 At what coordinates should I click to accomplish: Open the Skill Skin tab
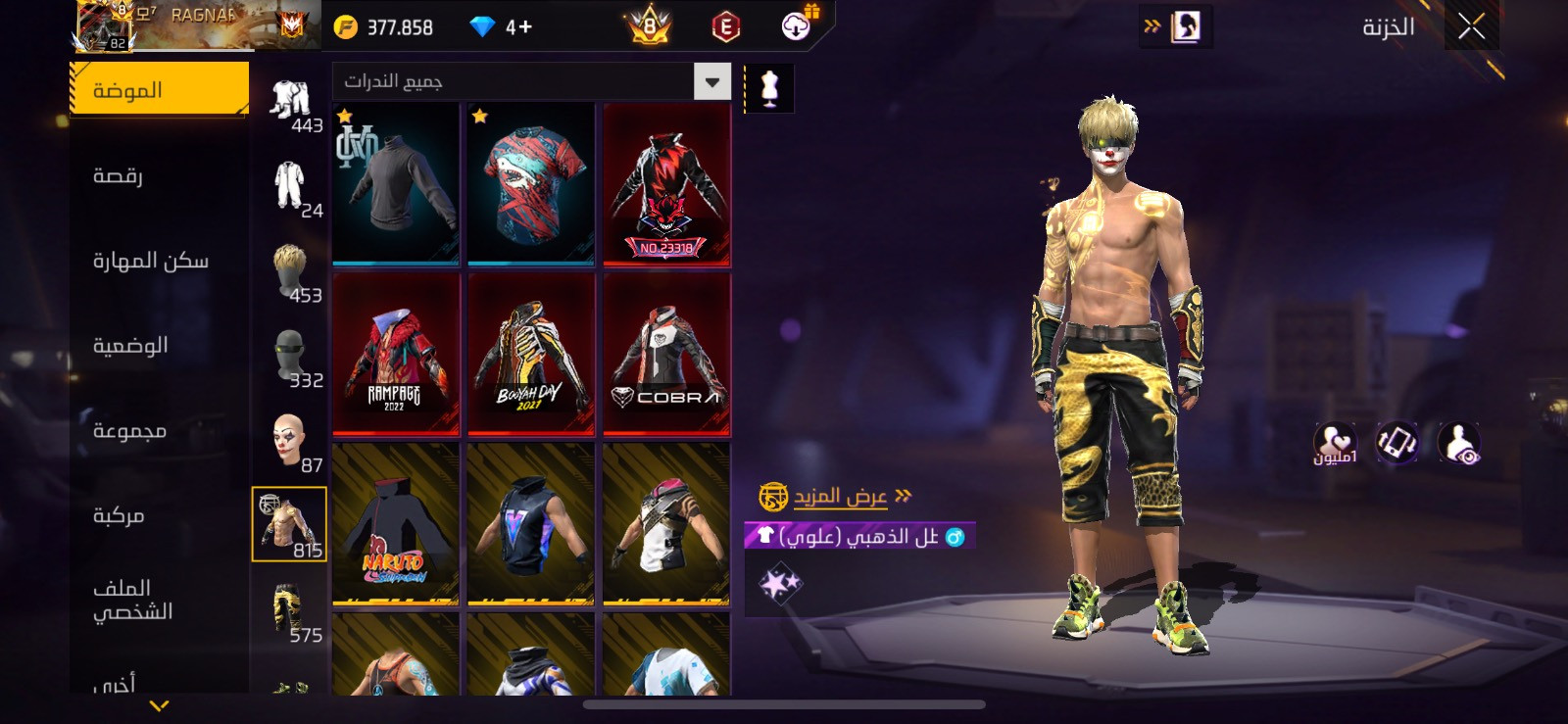[x=150, y=261]
